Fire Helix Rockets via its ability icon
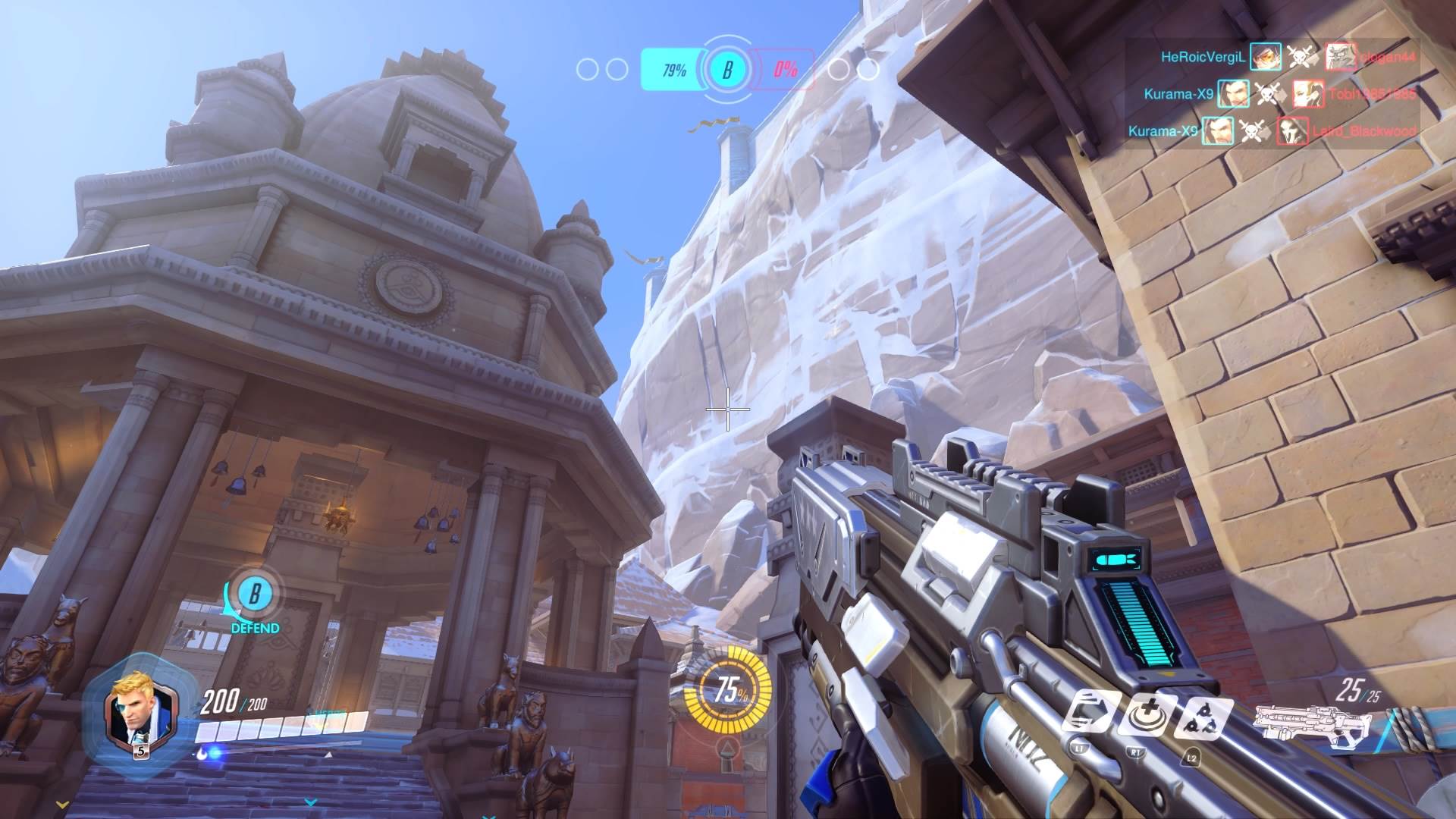This screenshot has height=819, width=1456. [1202, 717]
